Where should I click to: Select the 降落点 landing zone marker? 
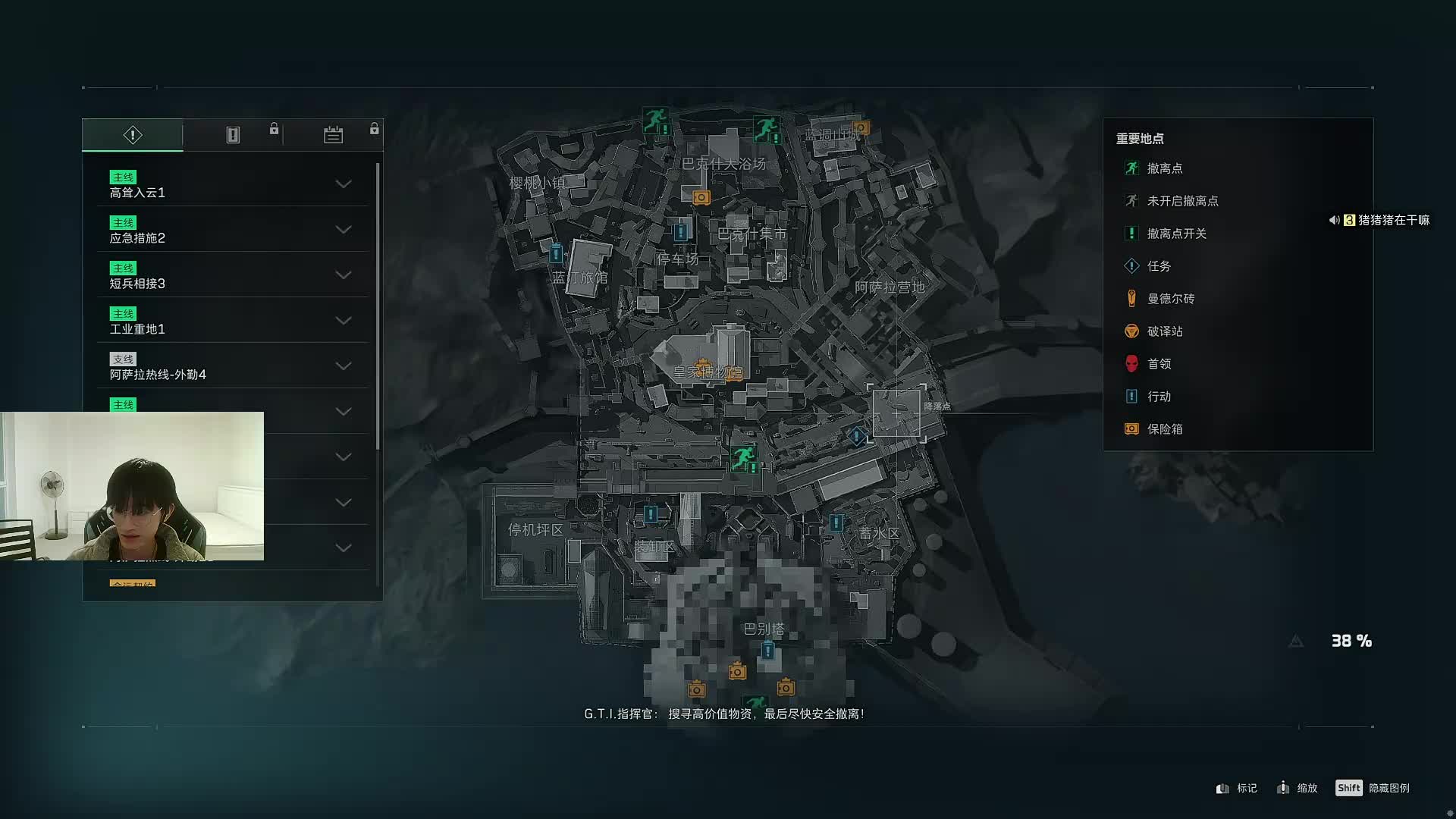pos(896,413)
